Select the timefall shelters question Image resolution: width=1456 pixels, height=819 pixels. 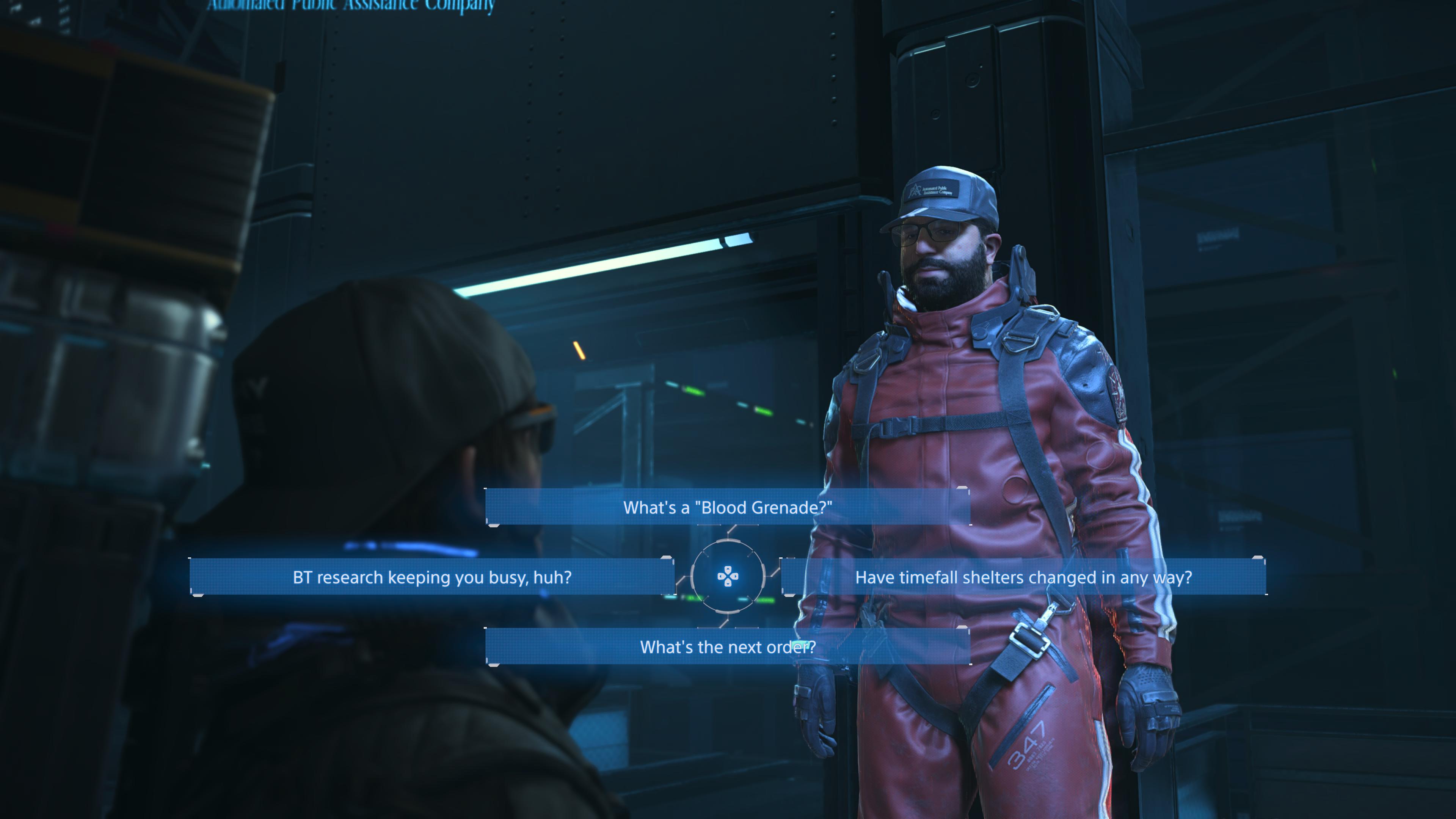coord(1023,576)
